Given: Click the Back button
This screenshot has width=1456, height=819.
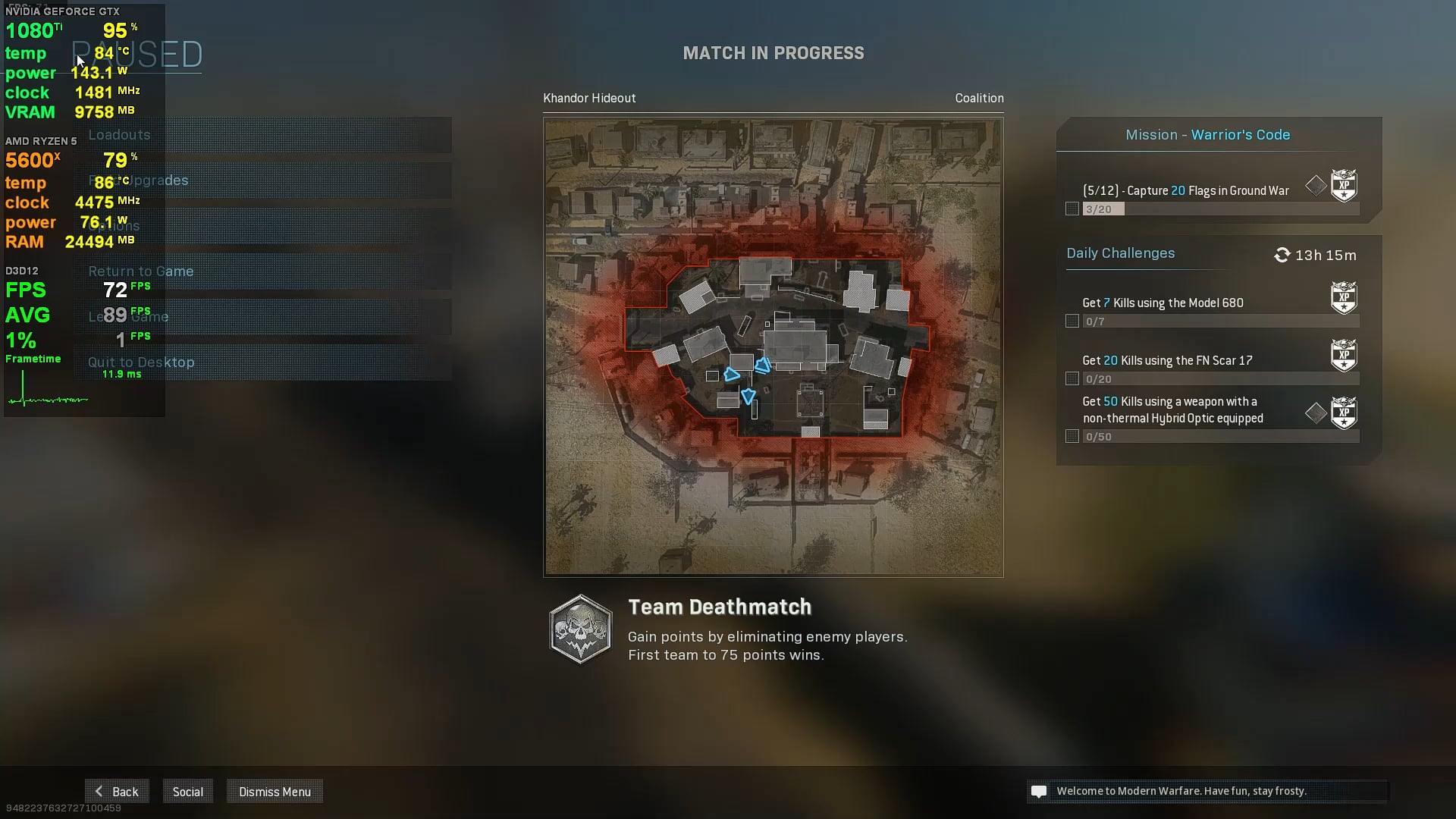Looking at the screenshot, I should (x=117, y=792).
